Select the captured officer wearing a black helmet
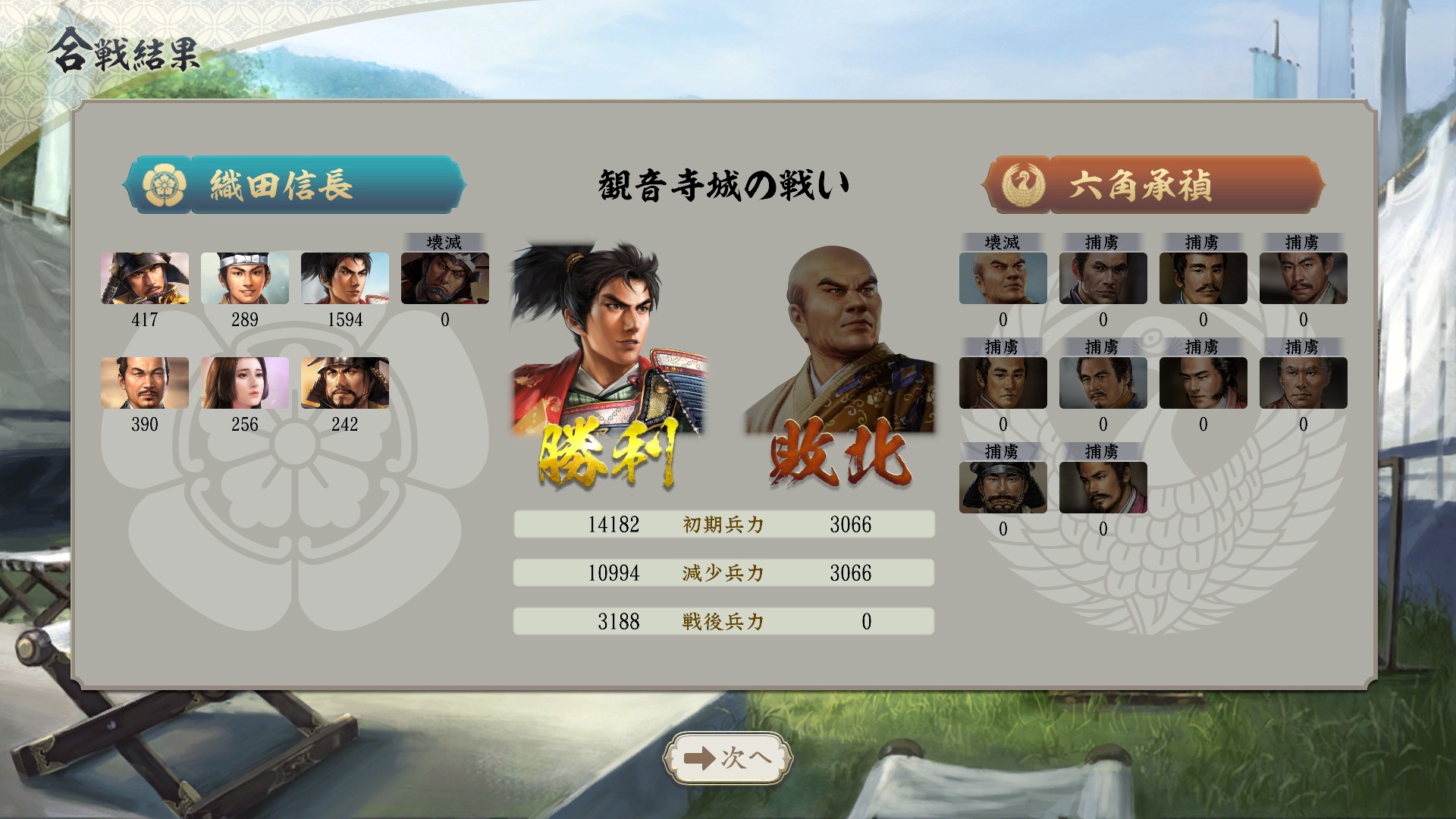The height and width of the screenshot is (819, 1456). click(x=1003, y=488)
